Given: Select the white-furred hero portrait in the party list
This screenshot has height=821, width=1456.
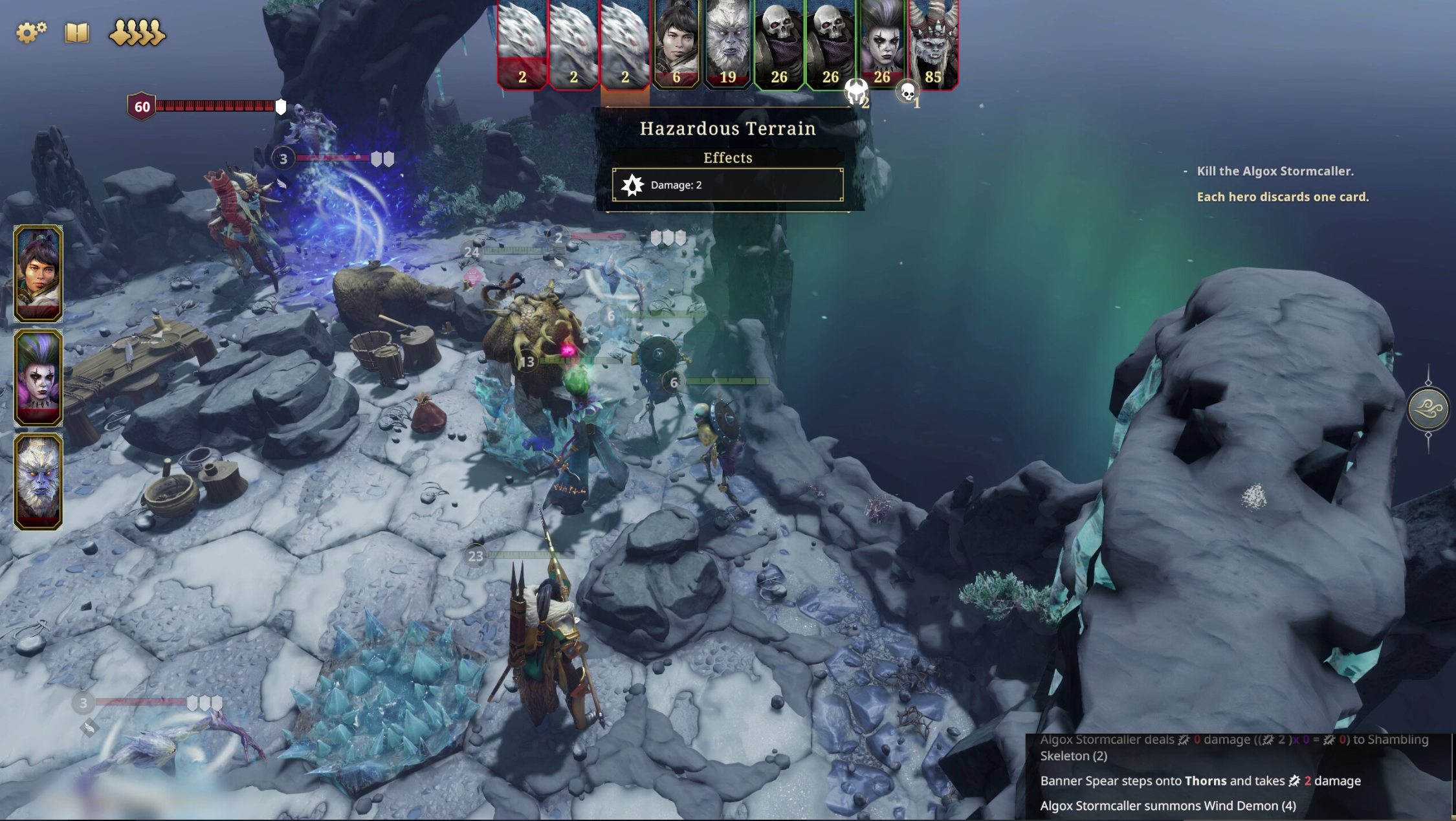Looking at the screenshot, I should [x=38, y=481].
